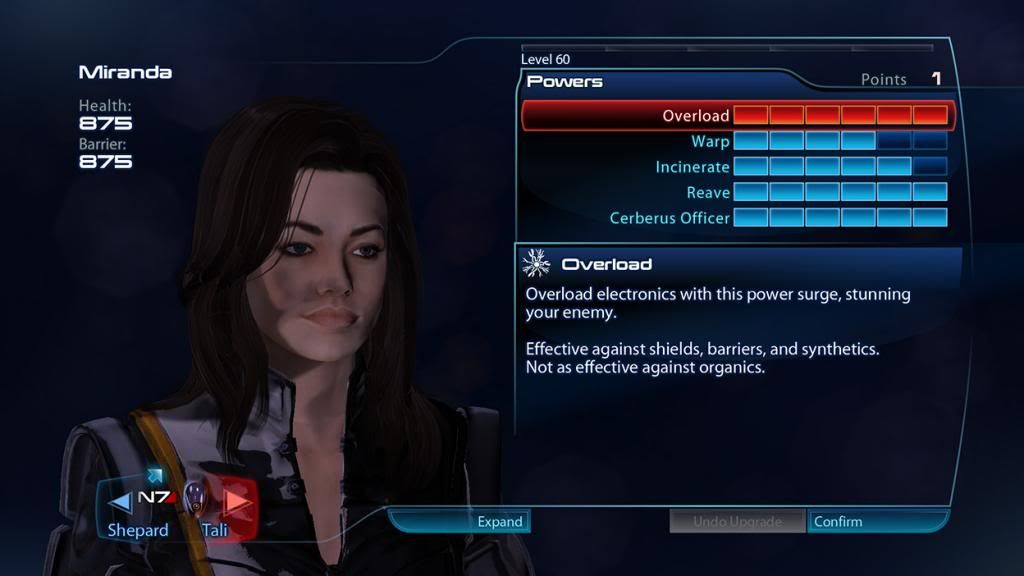Confirm the power upgrades
Image resolution: width=1024 pixels, height=576 pixels.
pos(876,521)
